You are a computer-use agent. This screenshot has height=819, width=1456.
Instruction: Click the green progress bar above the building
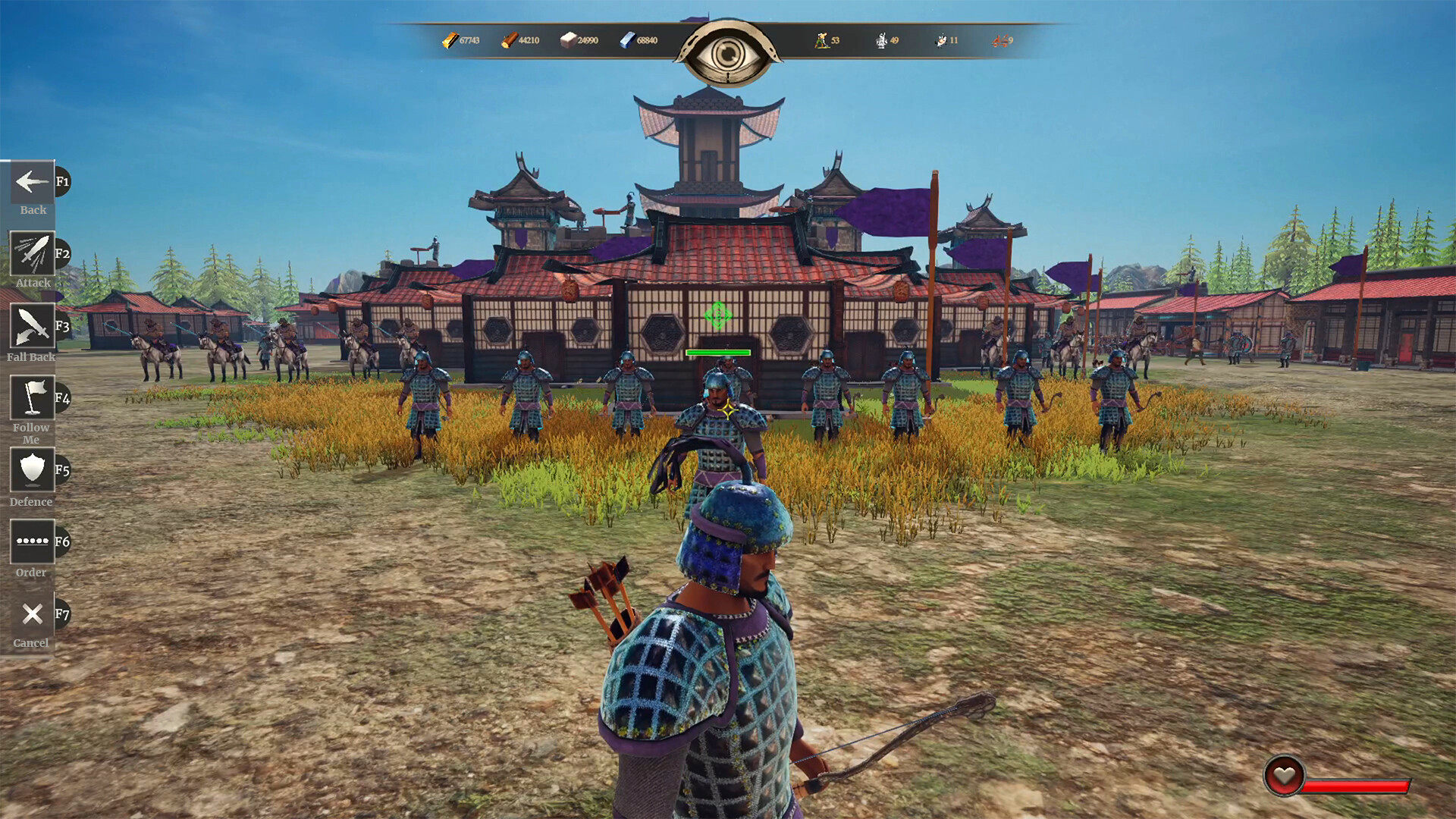point(717,352)
